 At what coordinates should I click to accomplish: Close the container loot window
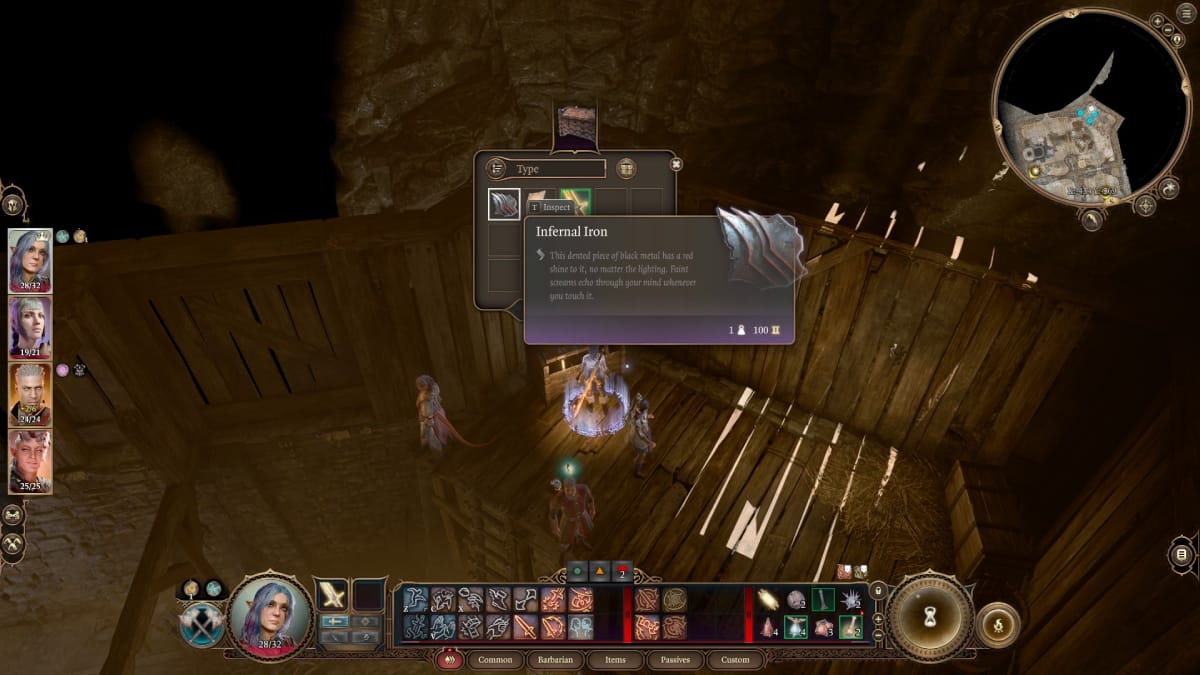click(676, 164)
